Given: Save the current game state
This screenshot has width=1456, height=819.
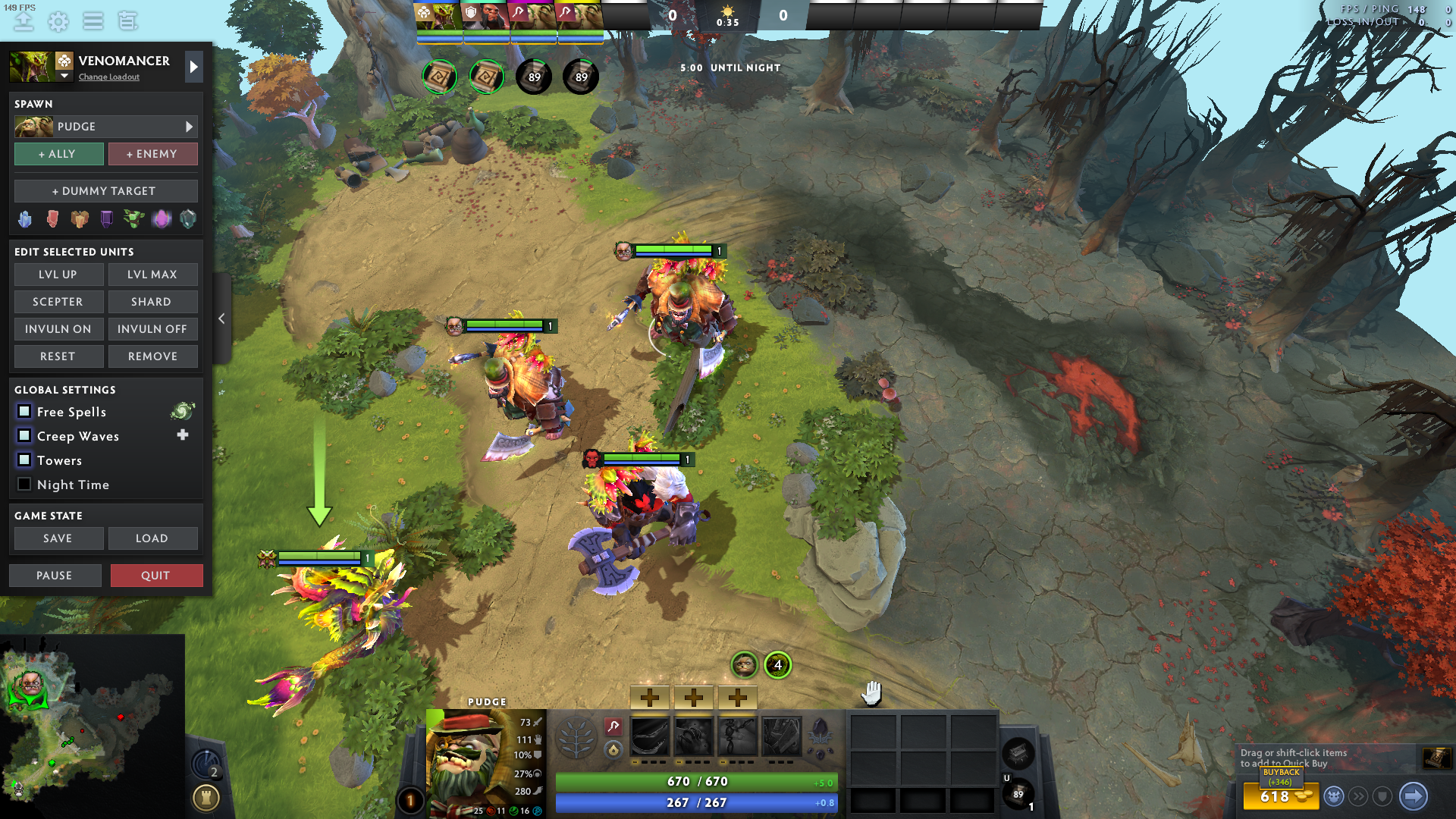Looking at the screenshot, I should tap(58, 538).
